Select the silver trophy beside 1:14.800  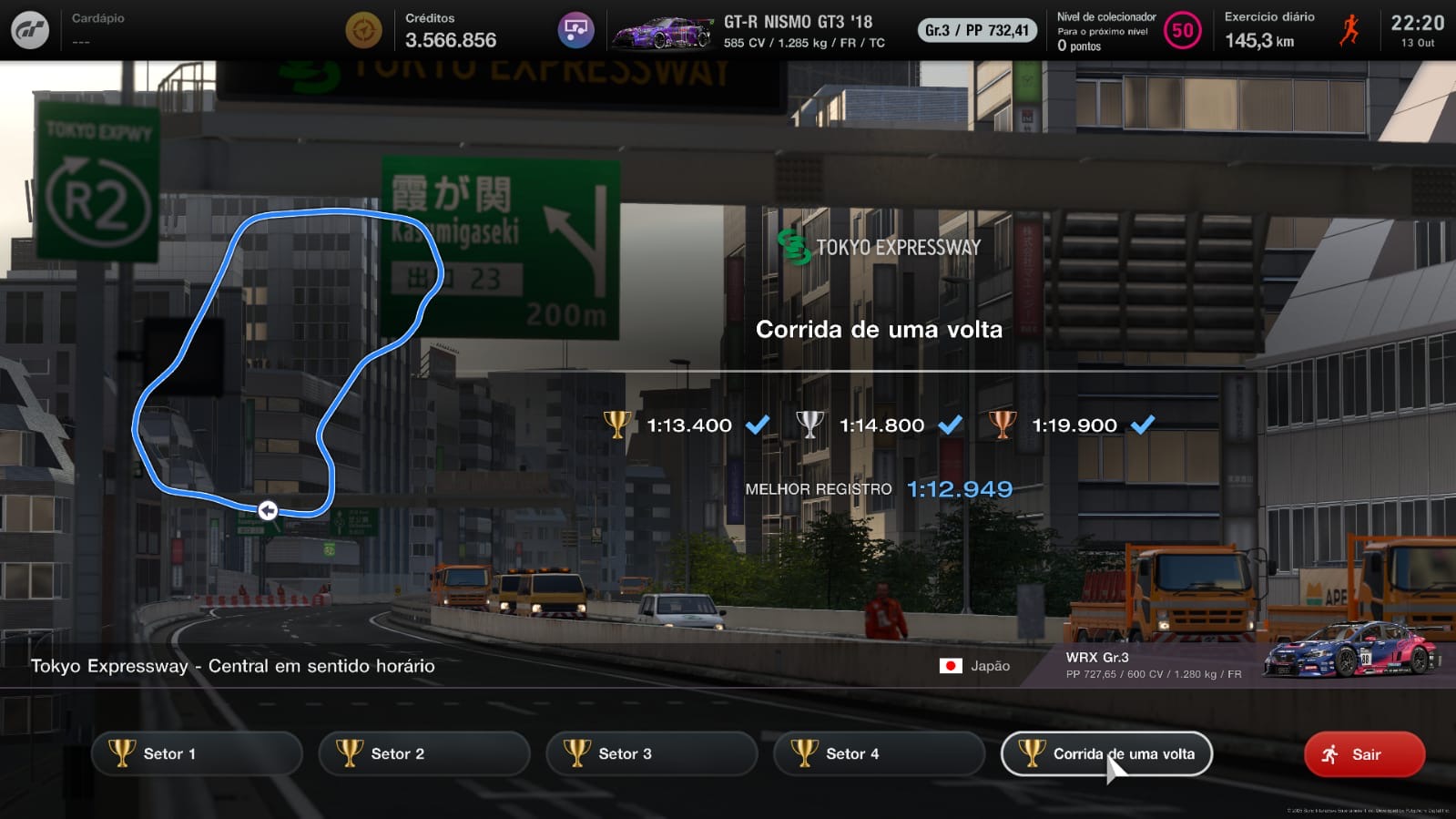810,425
